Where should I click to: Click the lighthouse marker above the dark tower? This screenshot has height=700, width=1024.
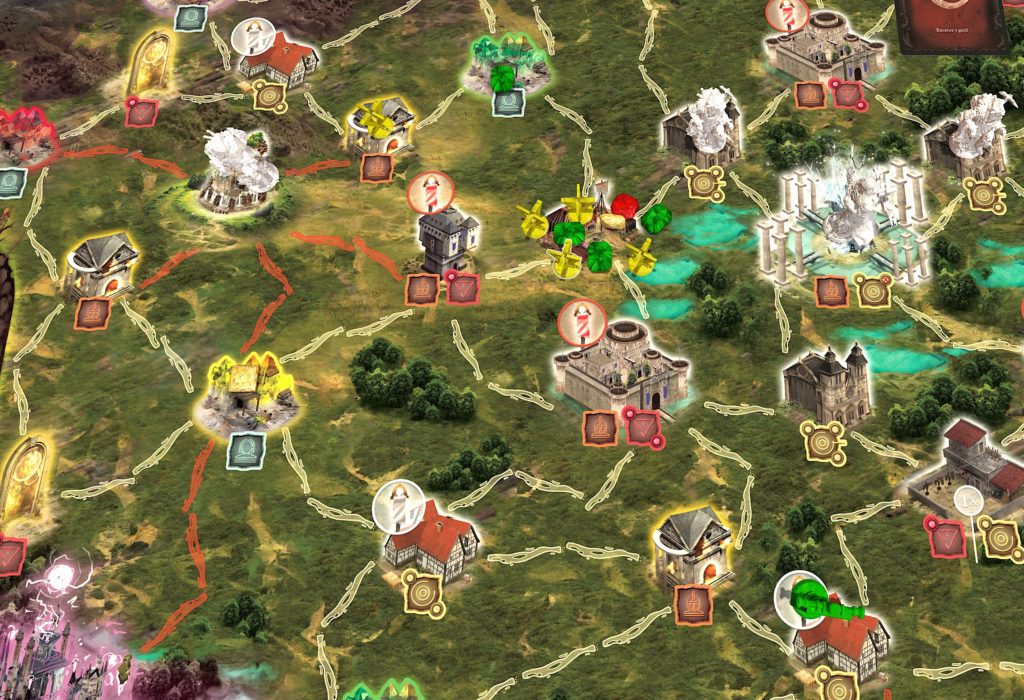[x=428, y=192]
